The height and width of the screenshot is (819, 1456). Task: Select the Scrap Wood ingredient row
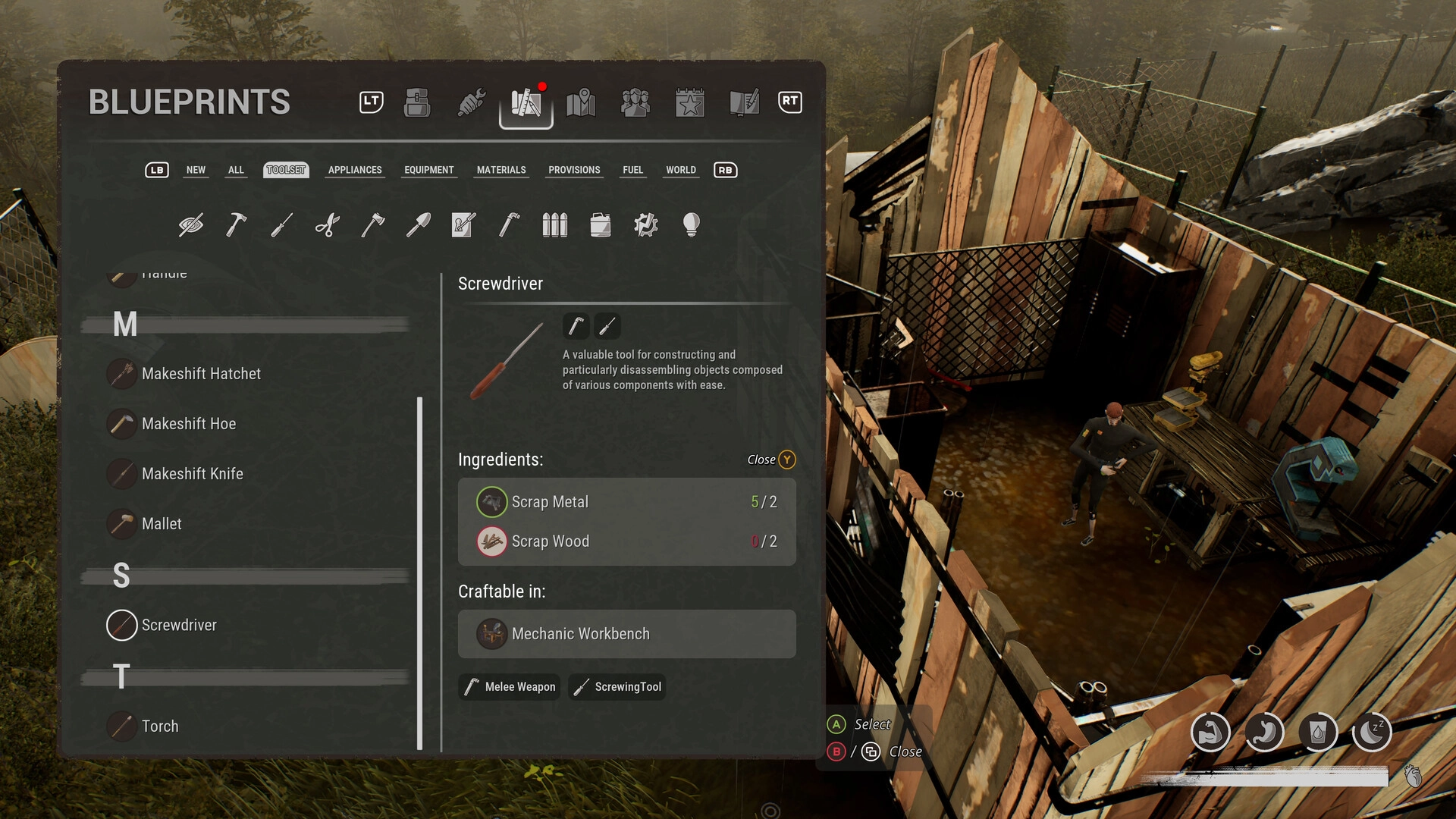tap(626, 541)
